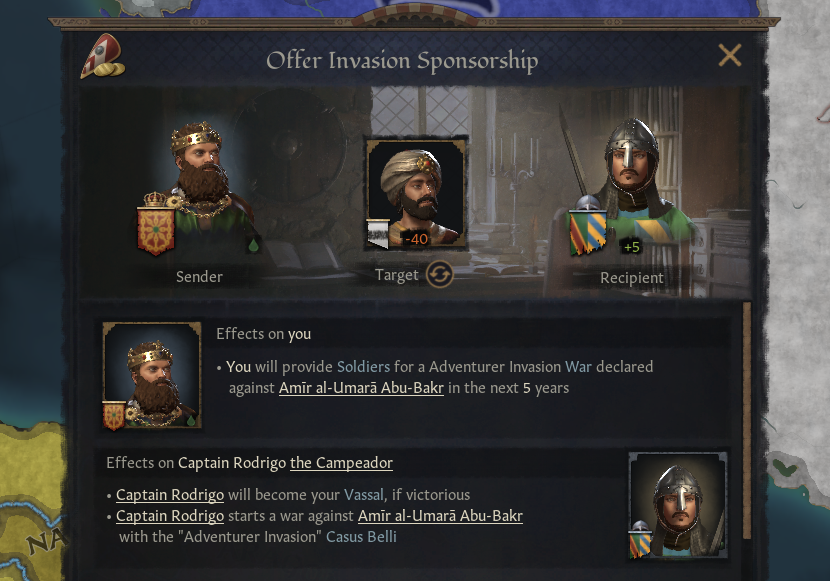Click Captain Rodrigo portrait beside his effects
The image size is (830, 581).
click(x=677, y=504)
